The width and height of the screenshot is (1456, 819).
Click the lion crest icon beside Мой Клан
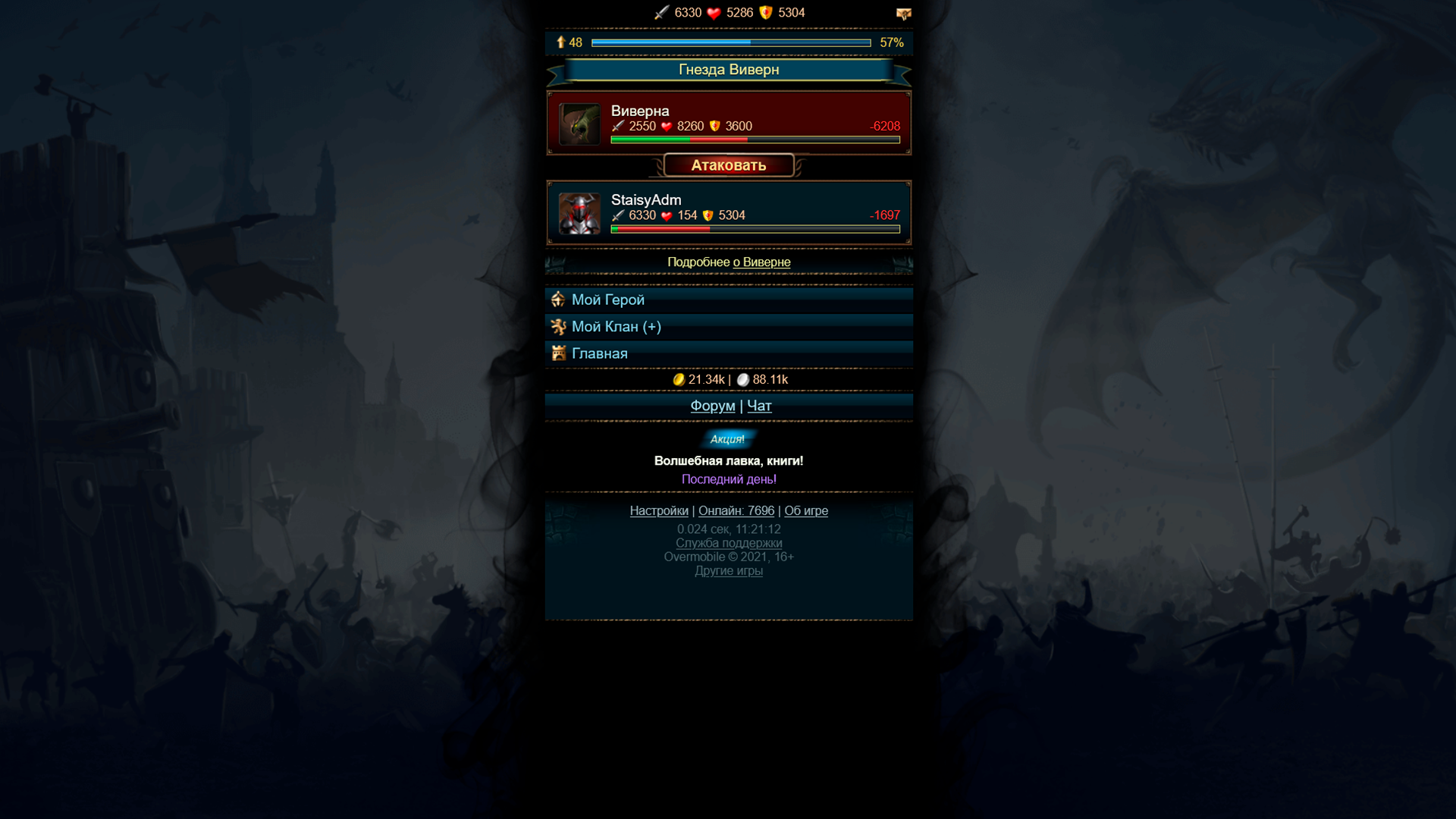coord(560,327)
